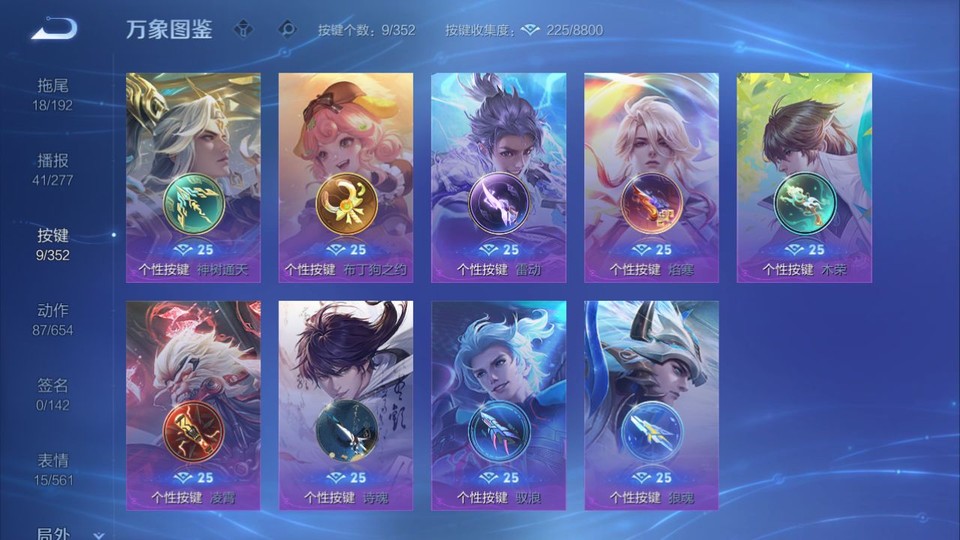Open the 雷动 key skin card

(x=498, y=177)
